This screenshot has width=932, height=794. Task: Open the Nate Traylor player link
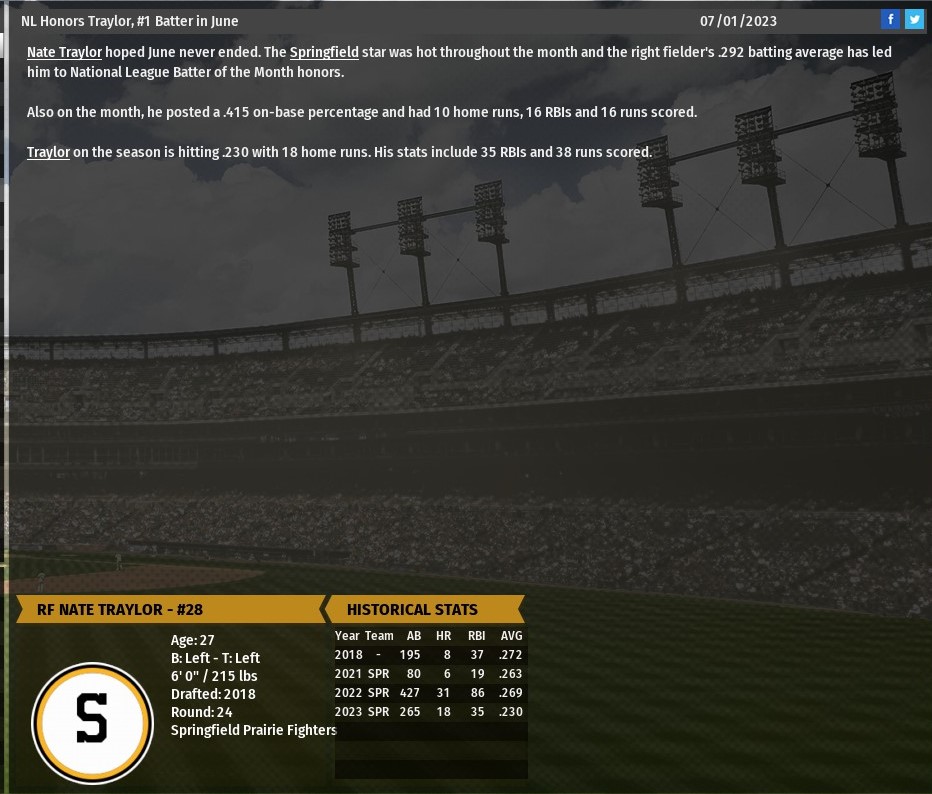pyautogui.click(x=64, y=52)
